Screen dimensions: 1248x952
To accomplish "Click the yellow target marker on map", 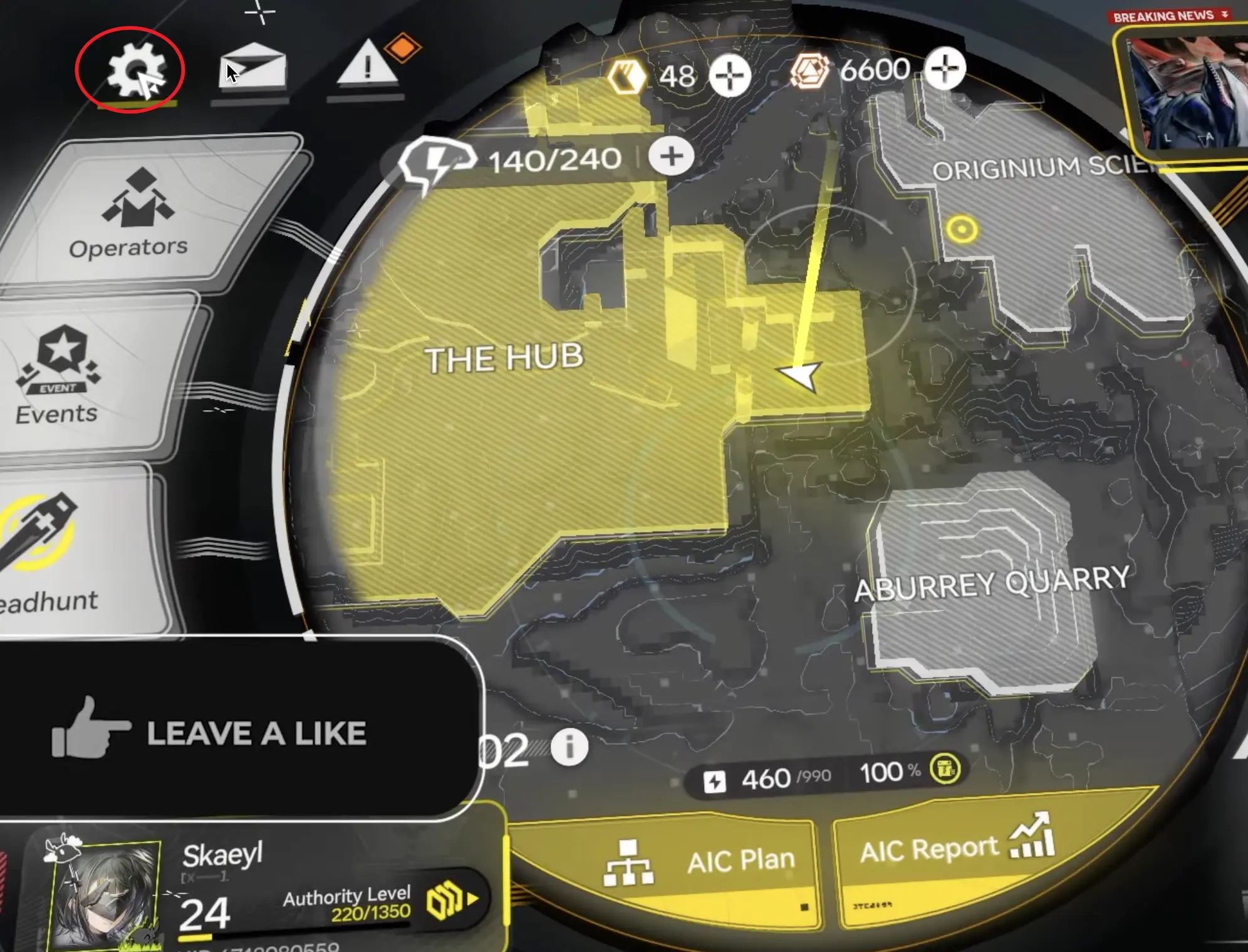I will tap(962, 229).
